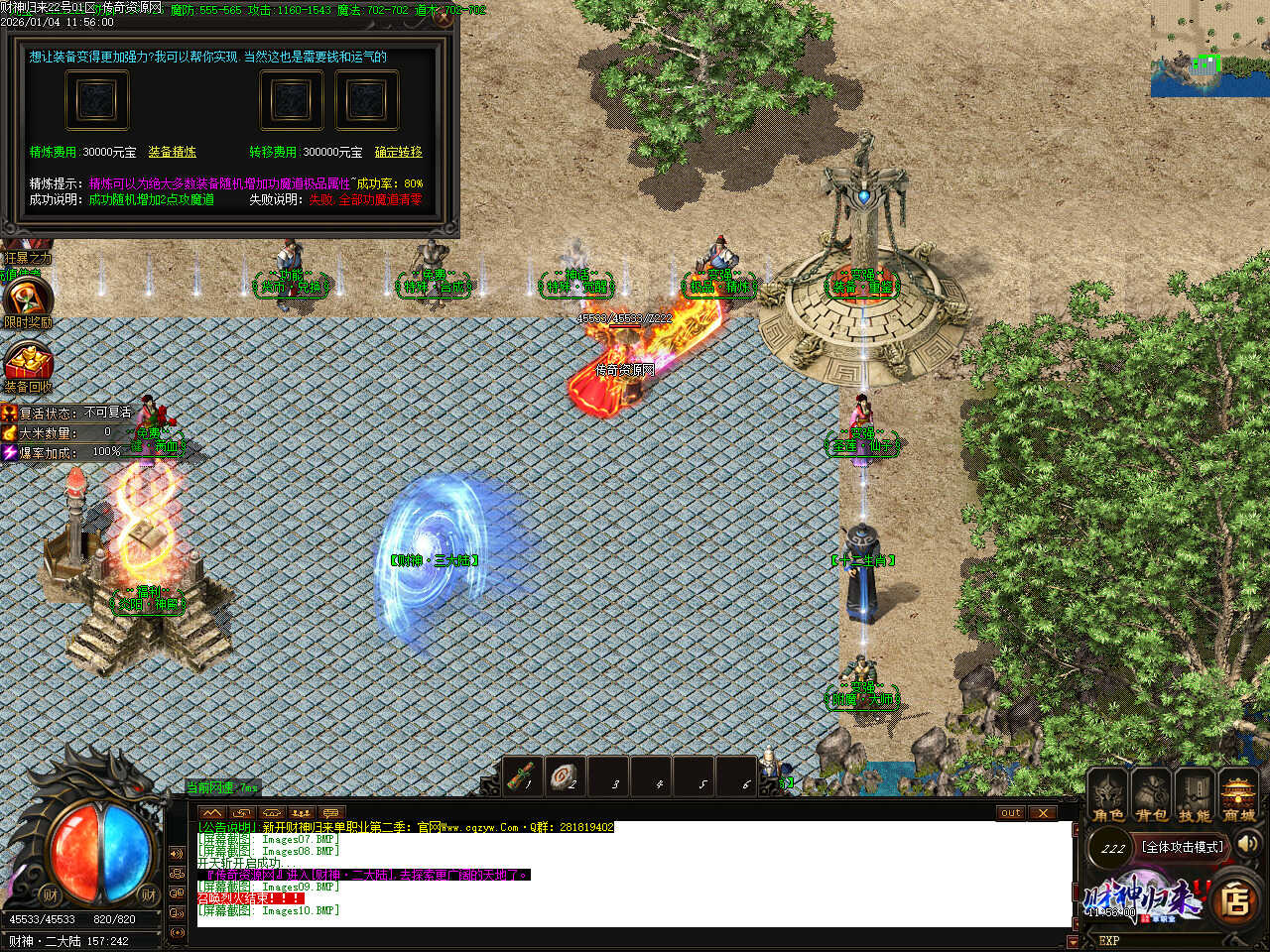Open the 装备回收 equipment recycle icon

click(28, 363)
